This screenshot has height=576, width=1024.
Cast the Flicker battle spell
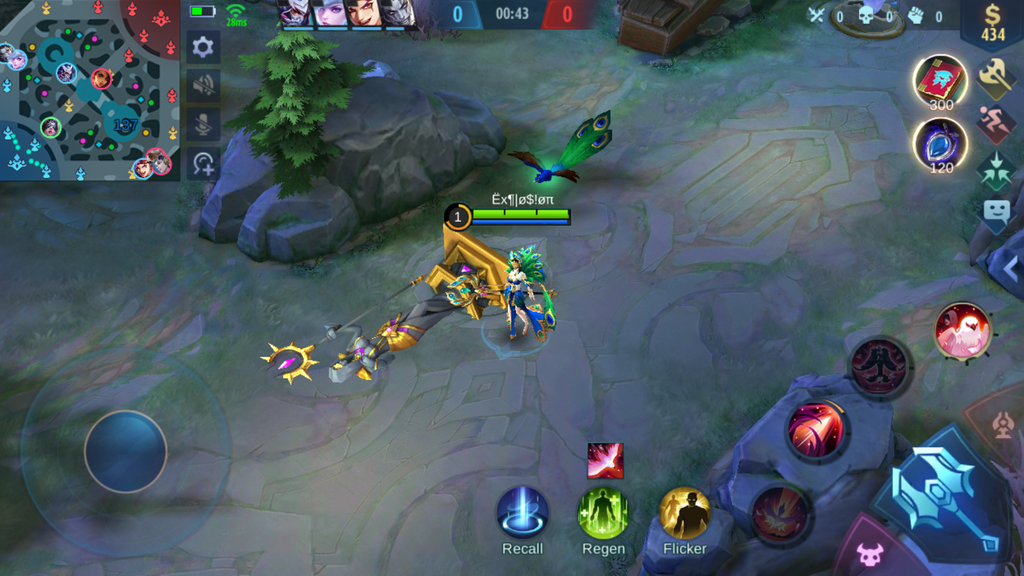pos(685,513)
